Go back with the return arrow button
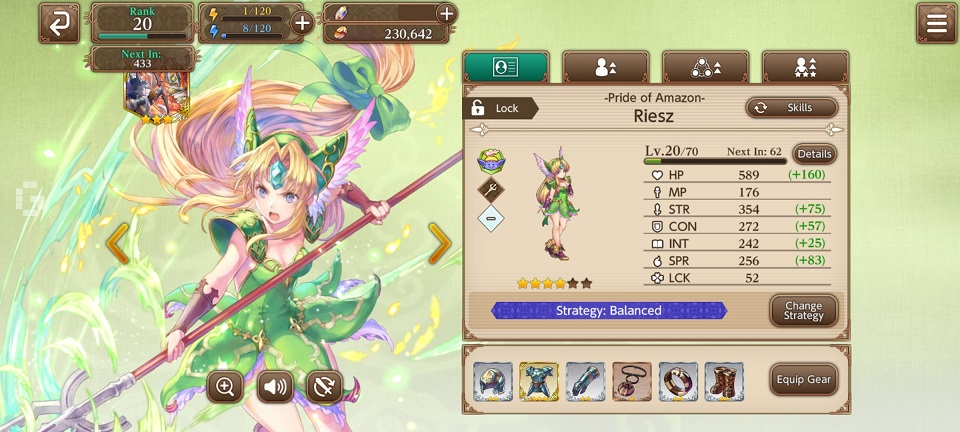 click(59, 23)
